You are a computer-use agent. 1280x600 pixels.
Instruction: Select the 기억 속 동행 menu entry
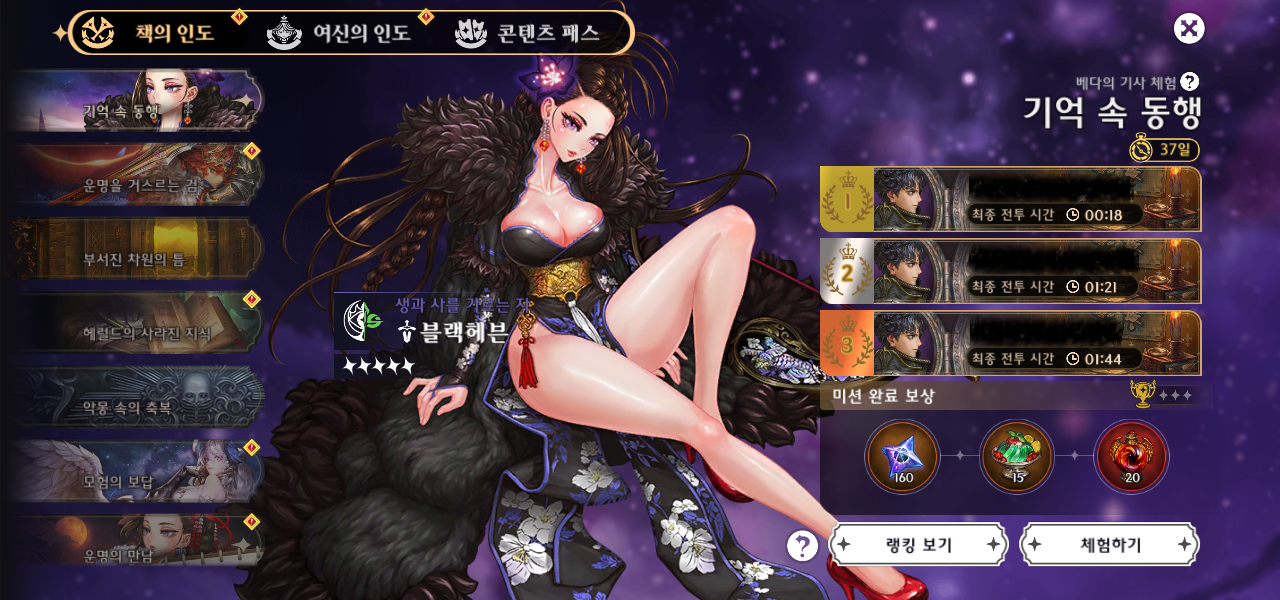coord(138,101)
